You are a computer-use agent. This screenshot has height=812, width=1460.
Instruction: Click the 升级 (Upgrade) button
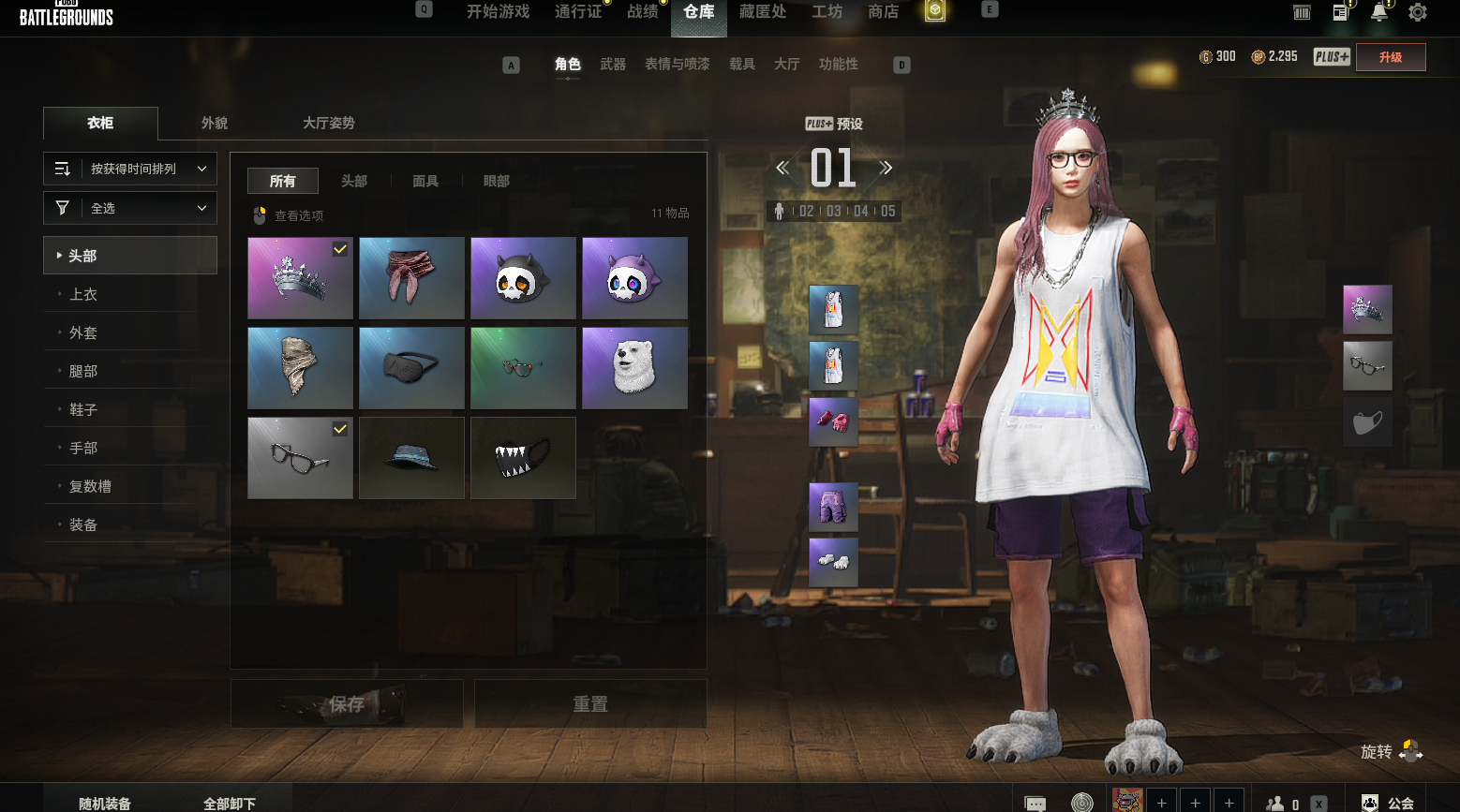tap(1391, 57)
